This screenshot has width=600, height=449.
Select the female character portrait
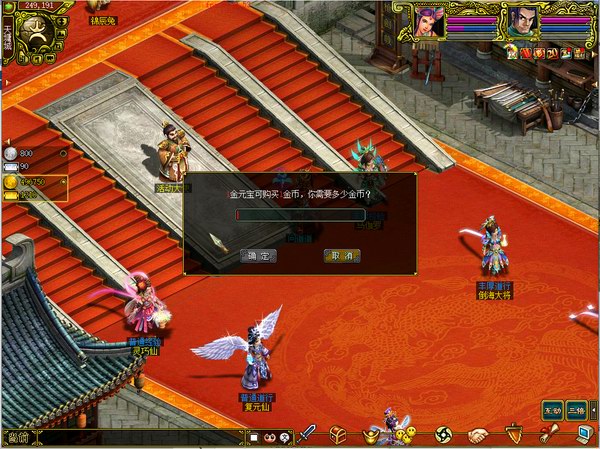click(430, 21)
